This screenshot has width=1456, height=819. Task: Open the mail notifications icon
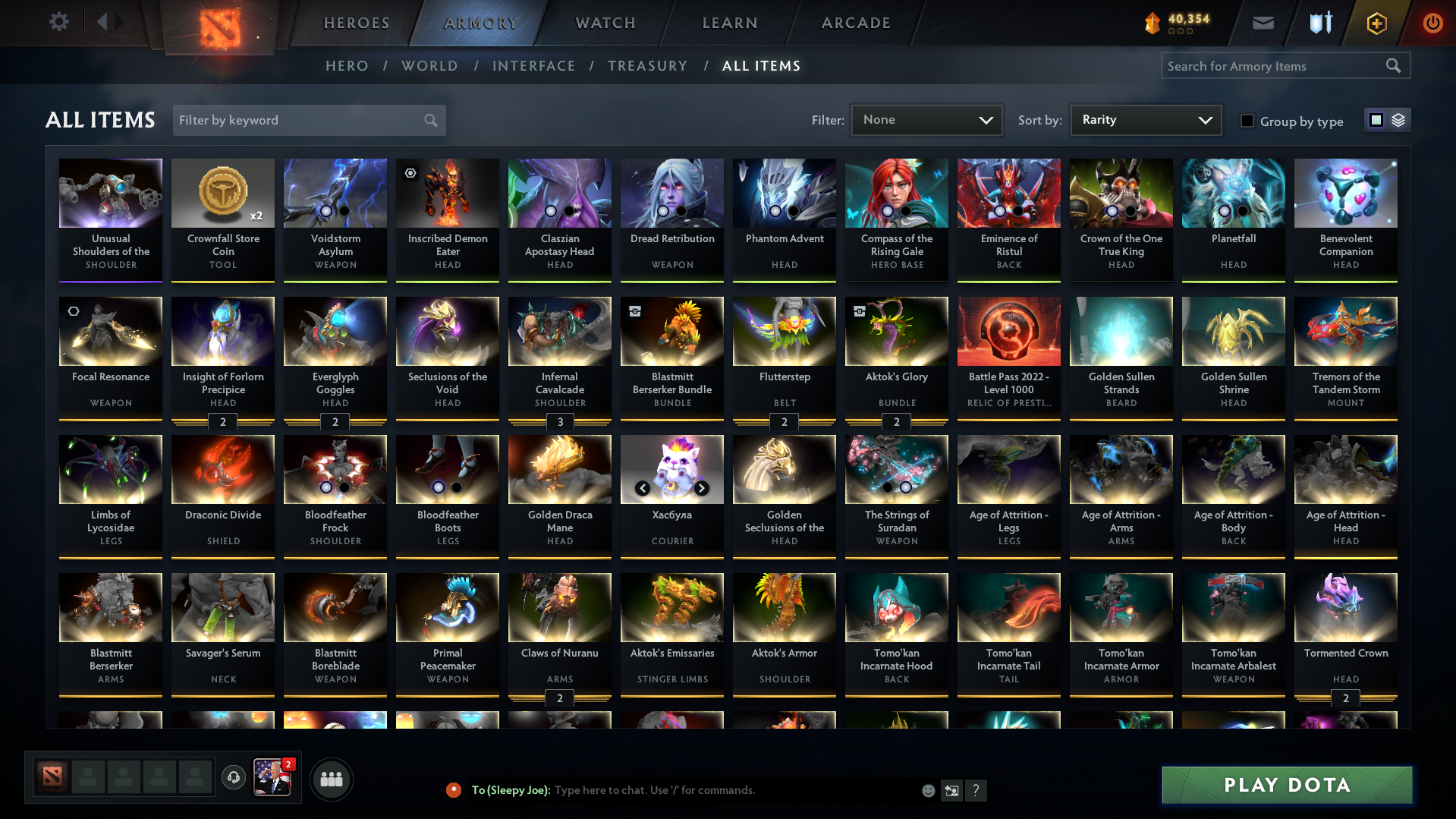(1262, 23)
